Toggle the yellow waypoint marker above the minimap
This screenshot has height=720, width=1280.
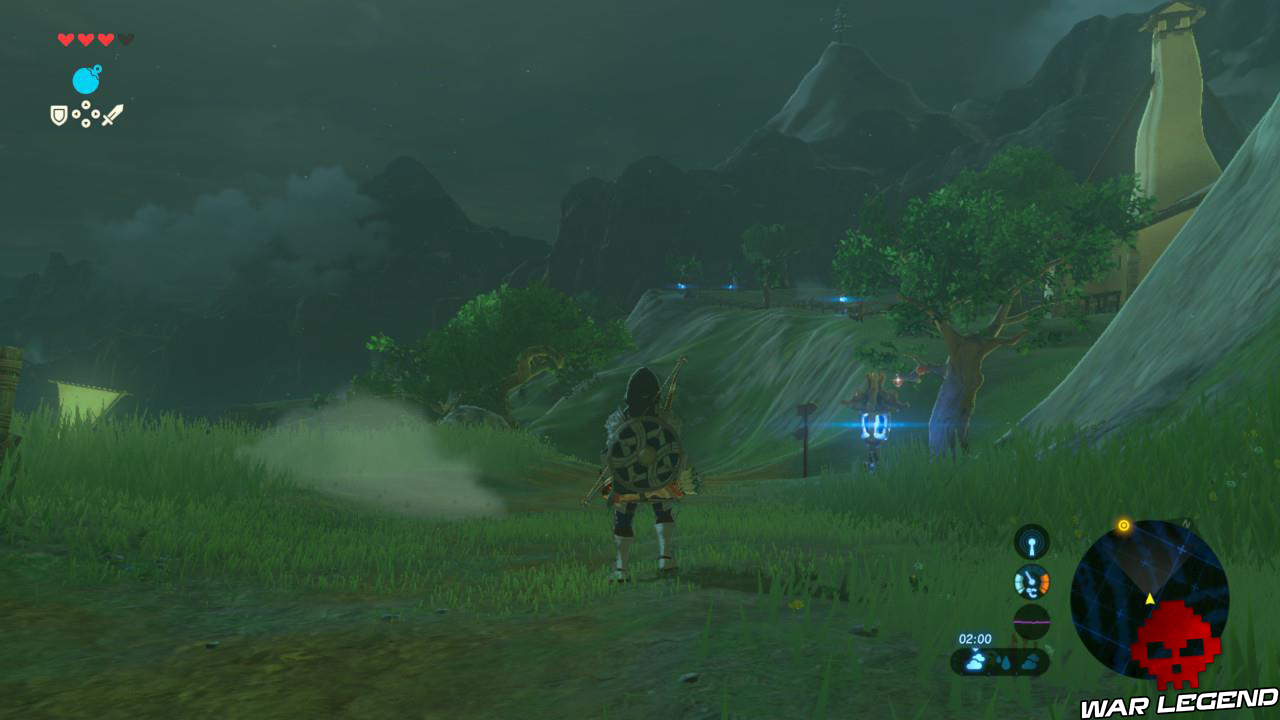click(1123, 524)
